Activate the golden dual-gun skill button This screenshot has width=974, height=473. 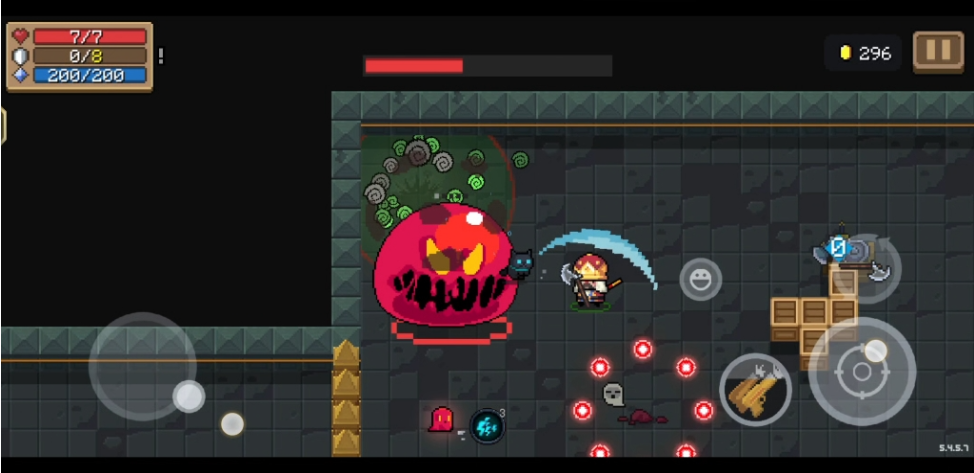click(x=756, y=389)
